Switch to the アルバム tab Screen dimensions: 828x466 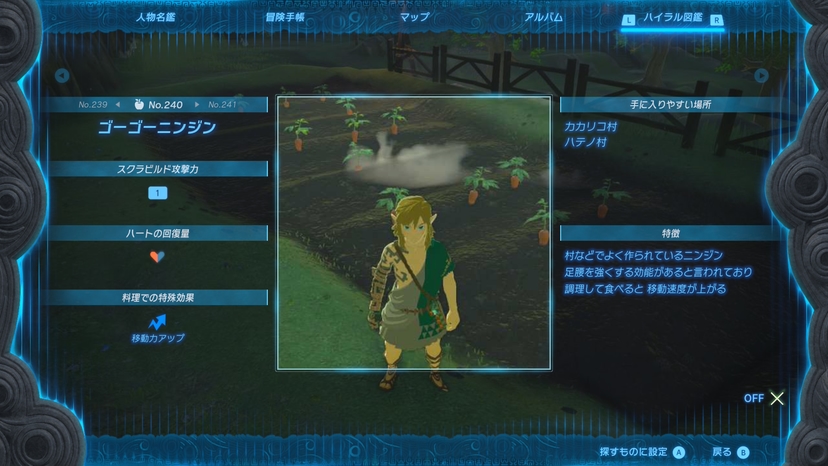(543, 17)
